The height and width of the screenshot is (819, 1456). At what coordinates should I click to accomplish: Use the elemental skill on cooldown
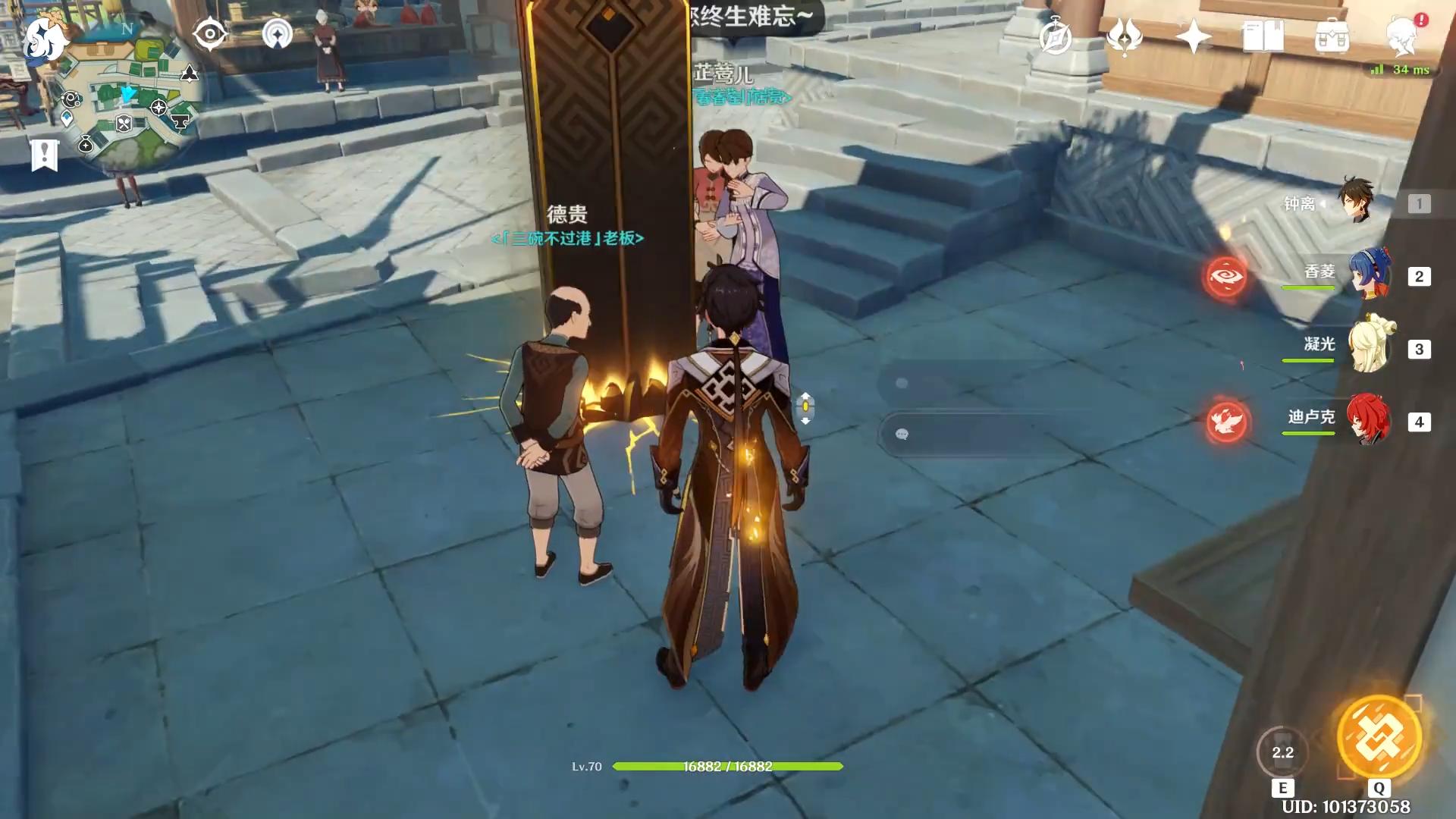coord(1282,752)
